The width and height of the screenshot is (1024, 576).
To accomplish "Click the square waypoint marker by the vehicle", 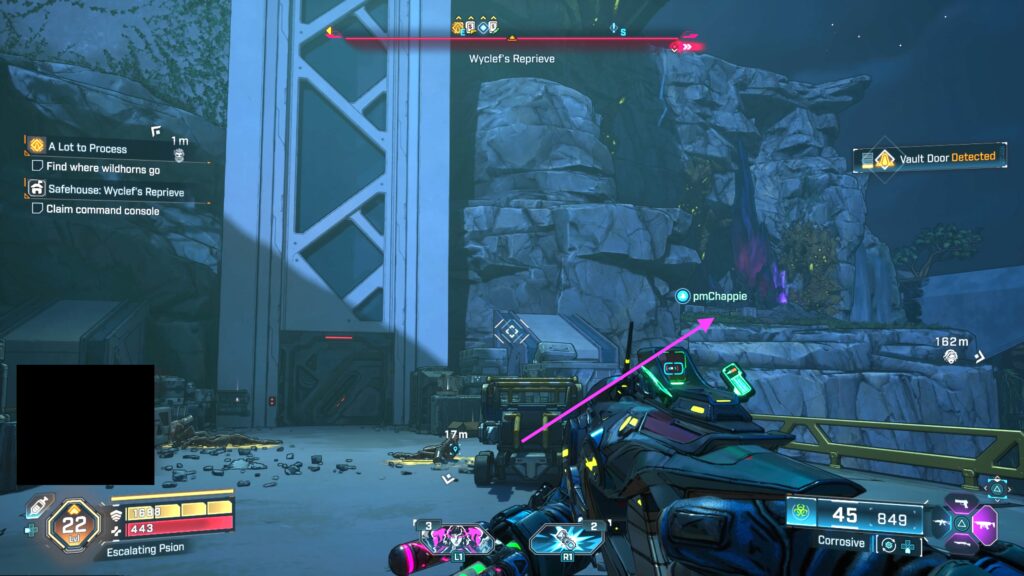I will pos(513,329).
